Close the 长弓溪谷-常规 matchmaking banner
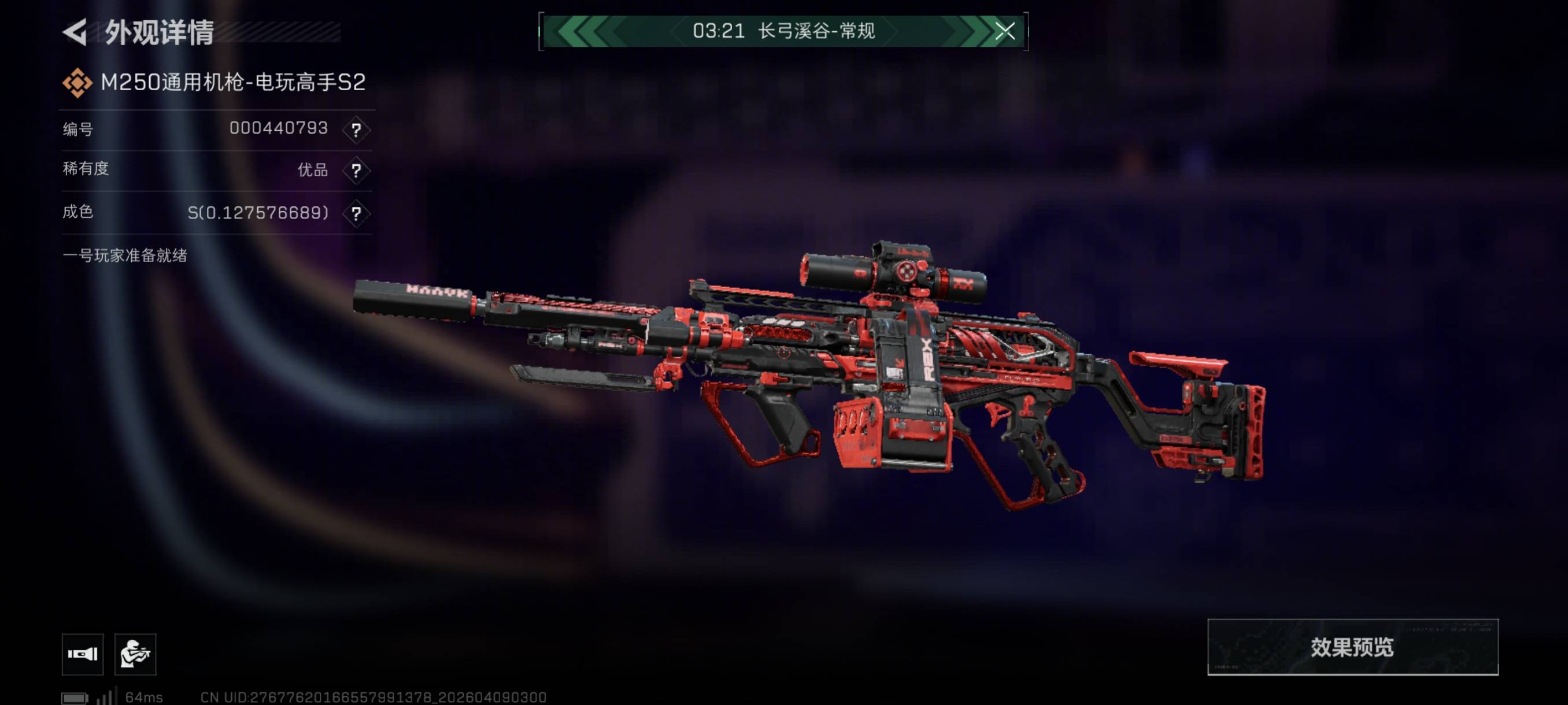The image size is (1568, 705). tap(1004, 31)
